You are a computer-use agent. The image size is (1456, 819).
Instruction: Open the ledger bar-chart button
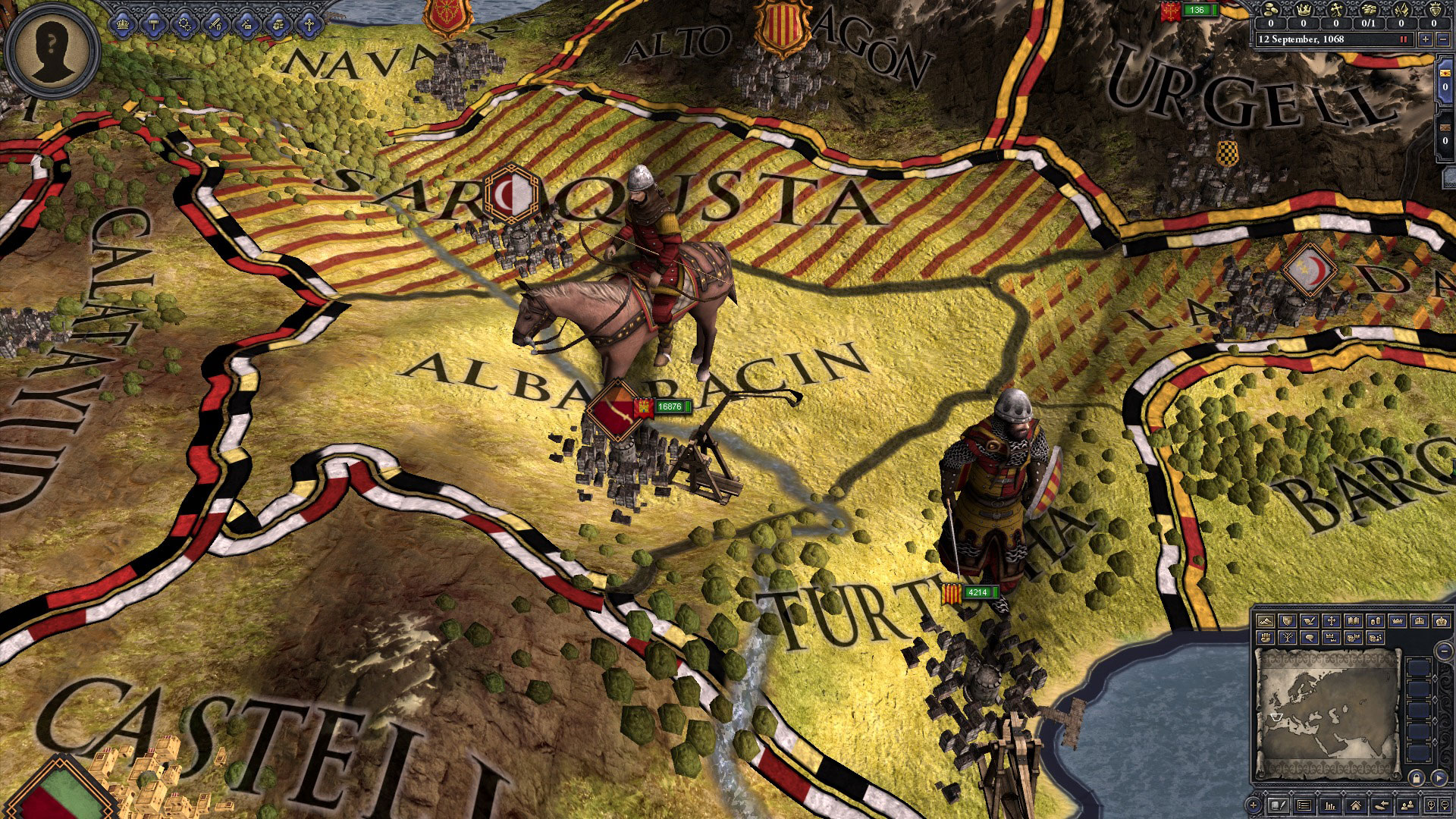click(1329, 805)
